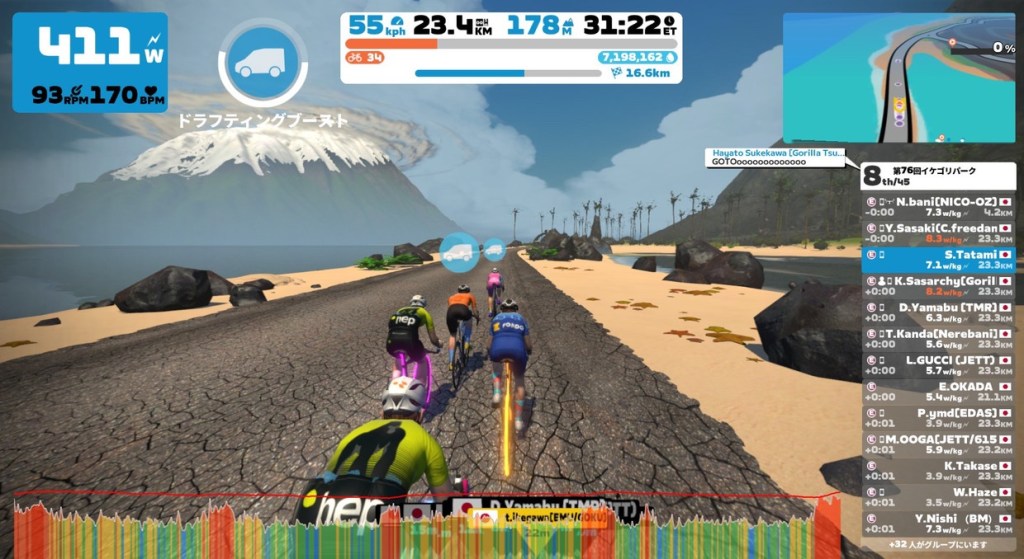Viewport: 1024px width, 559px height.
Task: Open Hayato Sukekawa's chat message
Action: click(x=776, y=157)
